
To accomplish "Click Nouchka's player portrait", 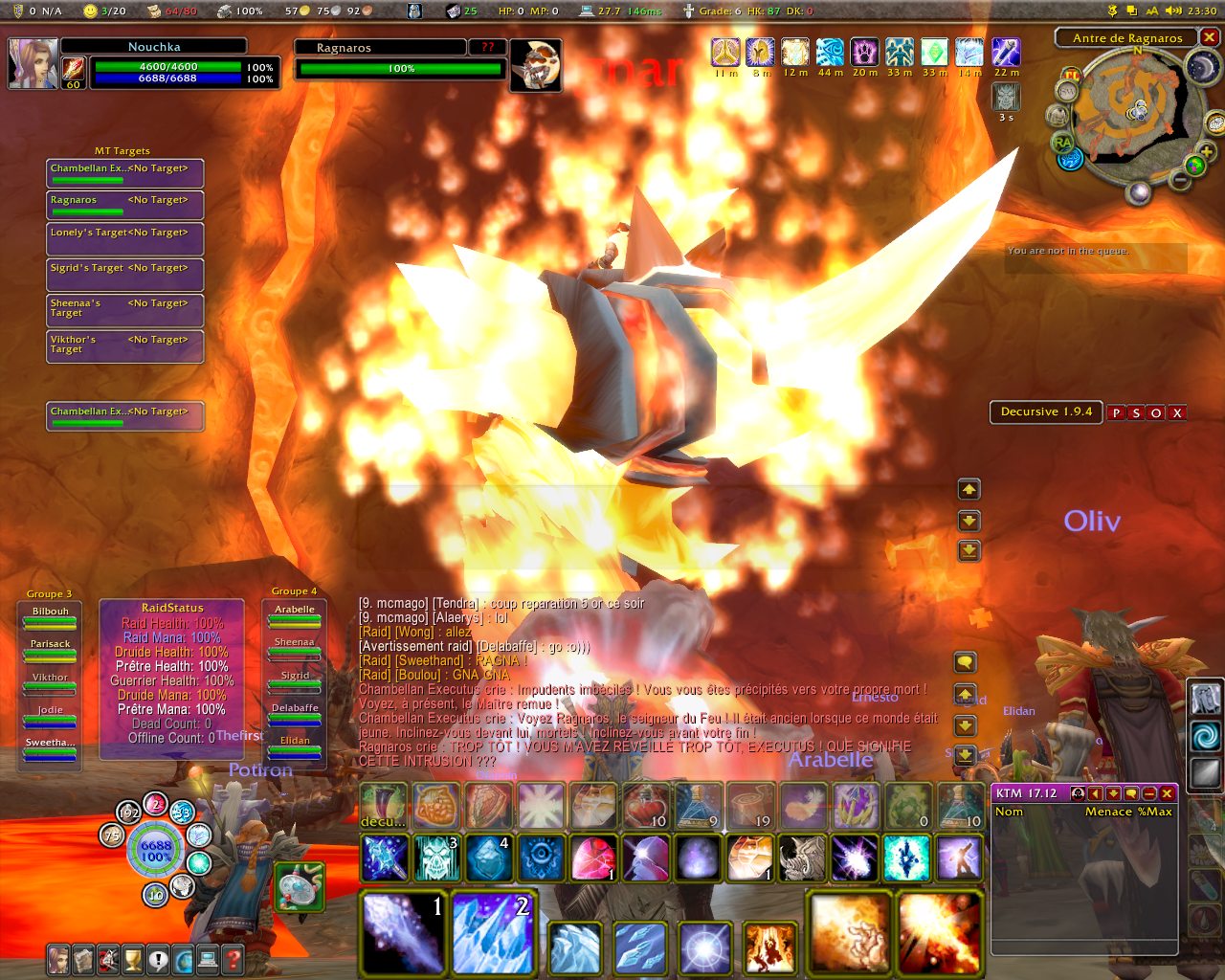I will (33, 63).
